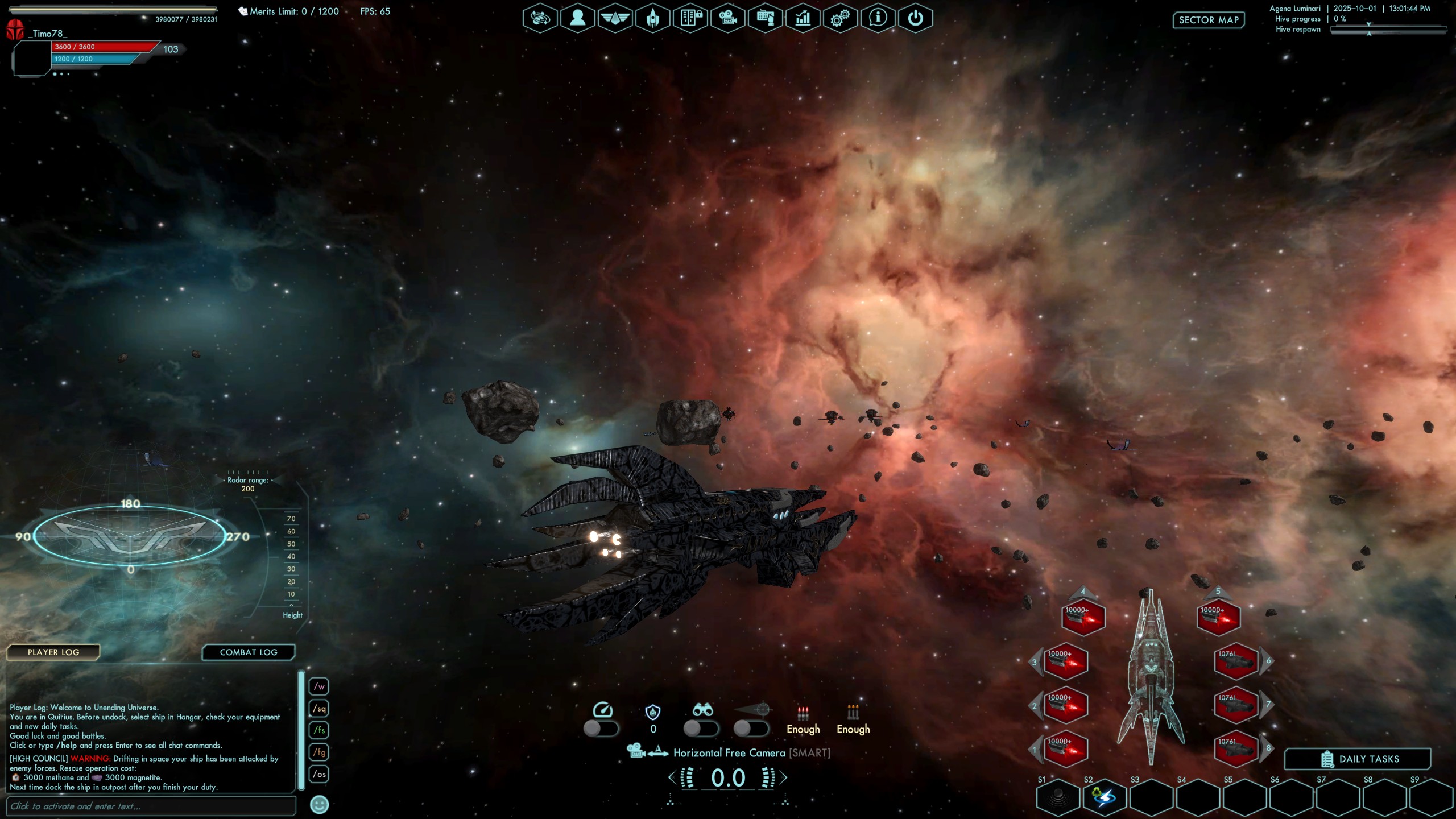Open the galaxy planets icon in top bar

[x=540, y=19]
